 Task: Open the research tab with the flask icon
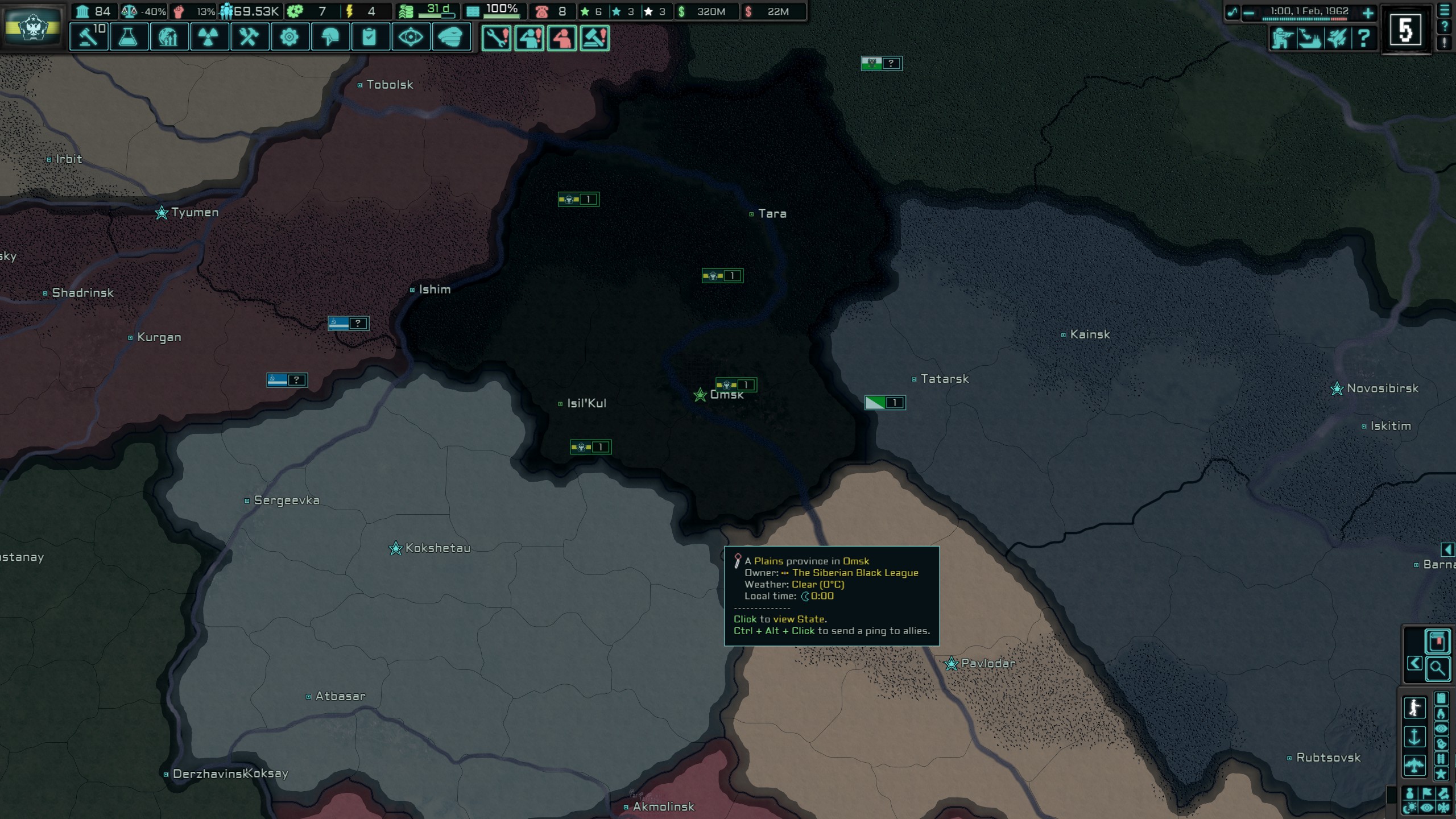(129, 37)
